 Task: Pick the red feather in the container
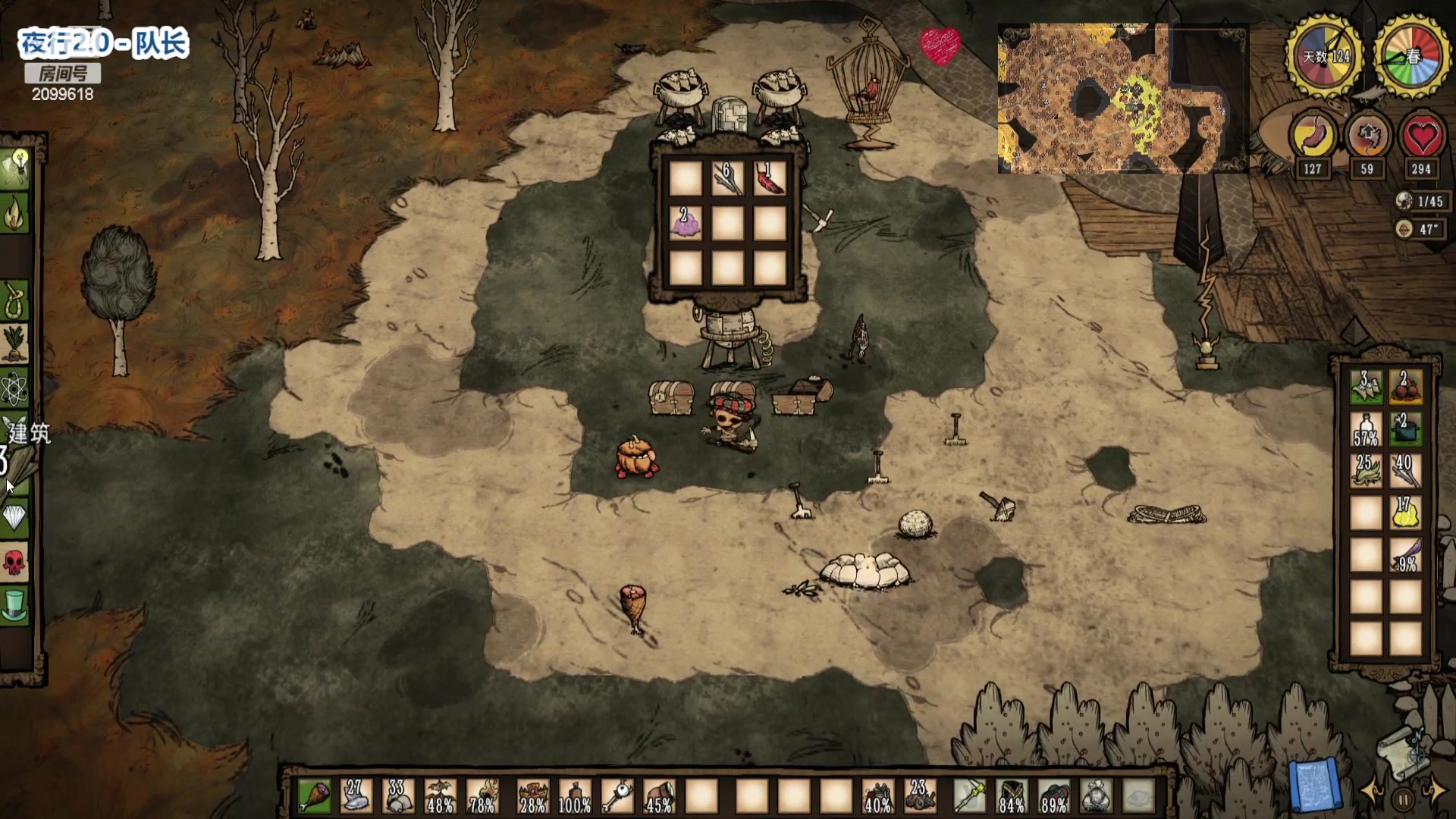769,180
